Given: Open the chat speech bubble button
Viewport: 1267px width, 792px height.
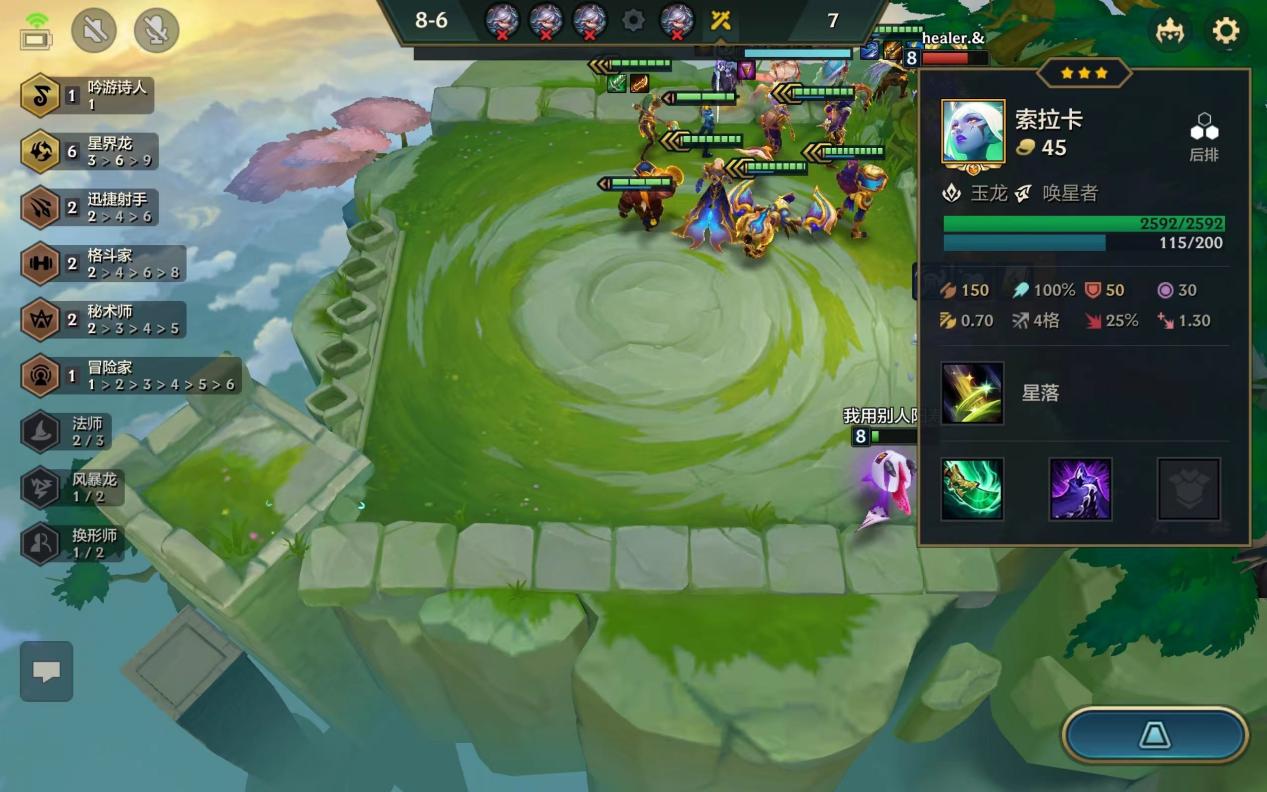Looking at the screenshot, I should [46, 671].
